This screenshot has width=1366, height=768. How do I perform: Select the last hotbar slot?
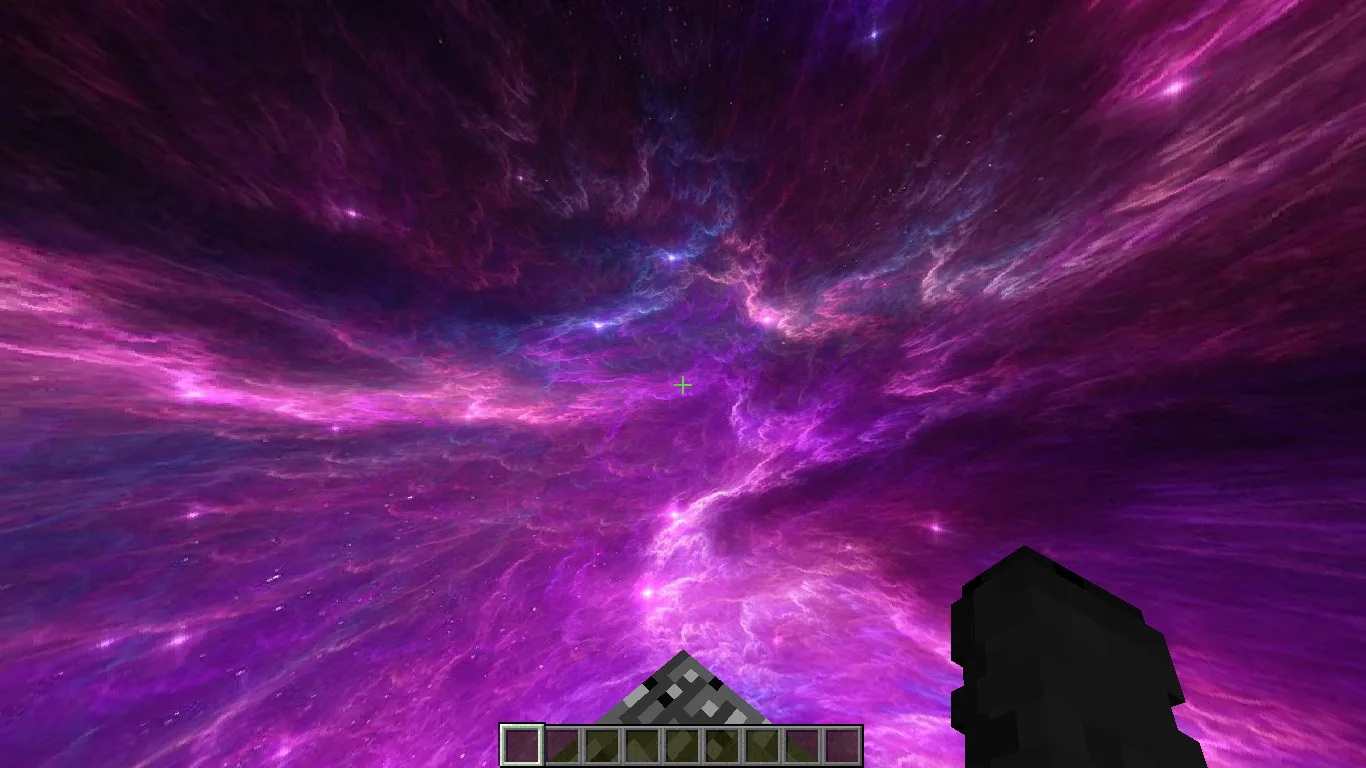click(843, 743)
